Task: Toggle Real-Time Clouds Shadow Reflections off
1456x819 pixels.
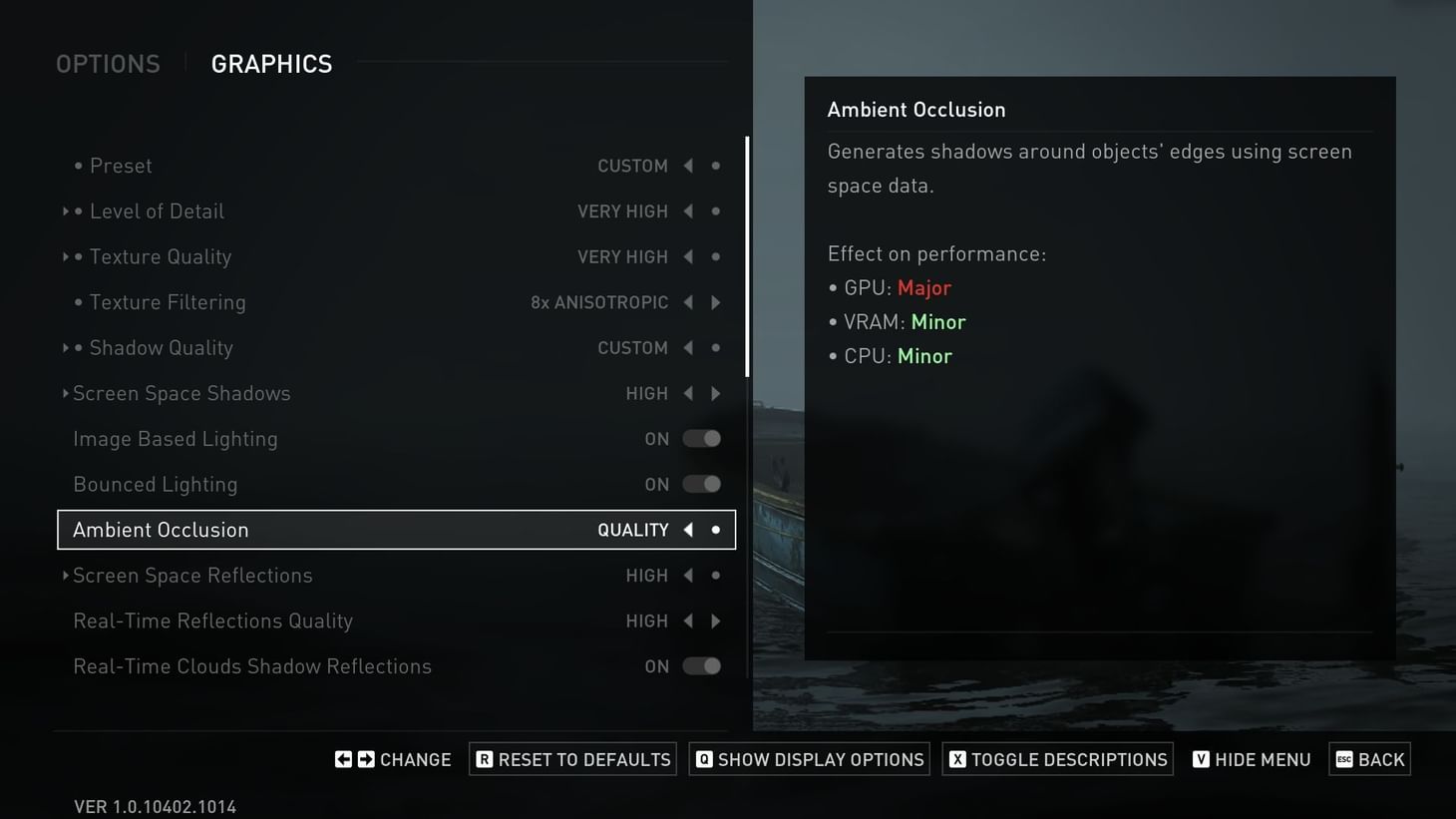Action: click(x=702, y=666)
